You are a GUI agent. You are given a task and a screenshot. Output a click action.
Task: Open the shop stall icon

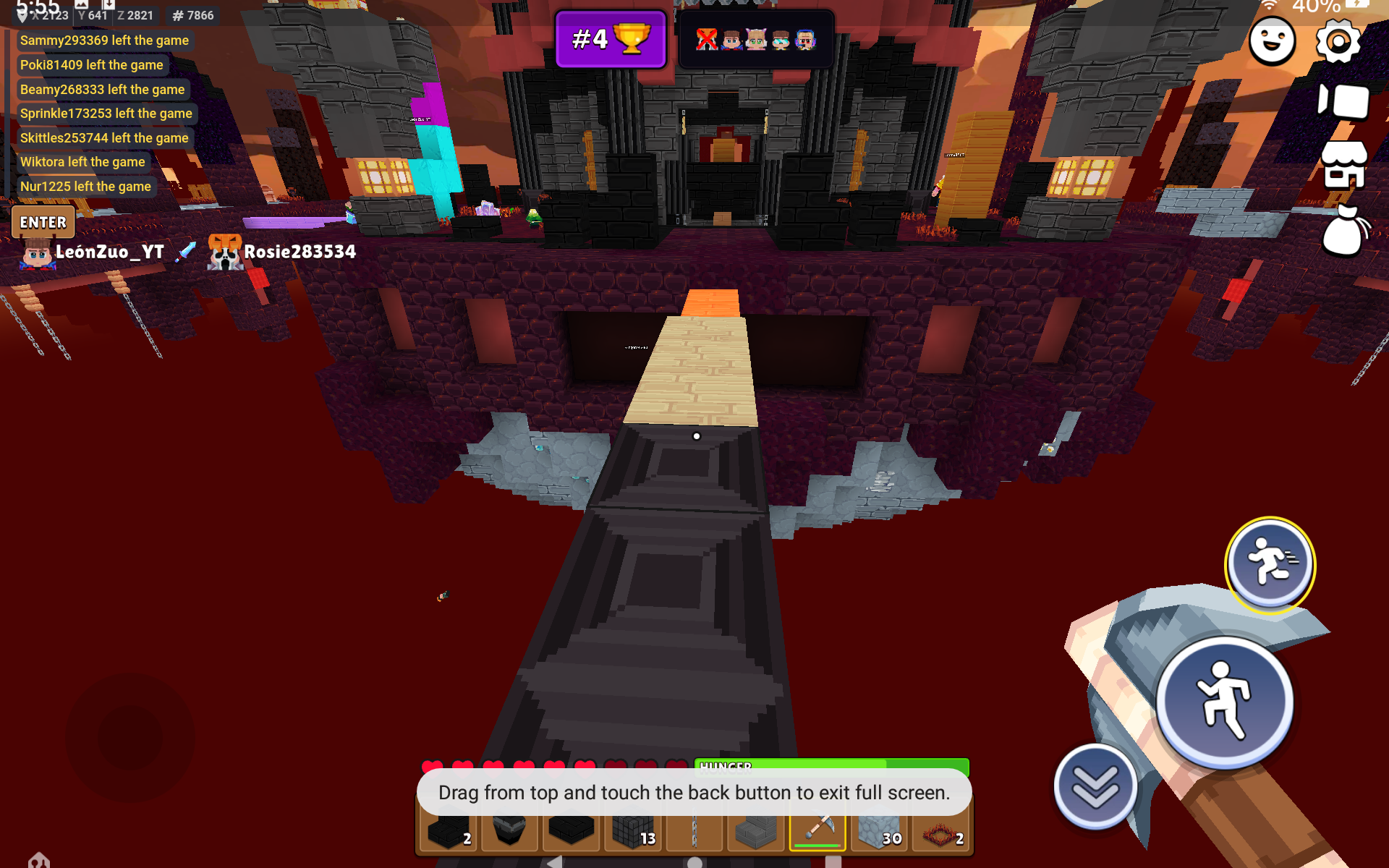(1343, 165)
